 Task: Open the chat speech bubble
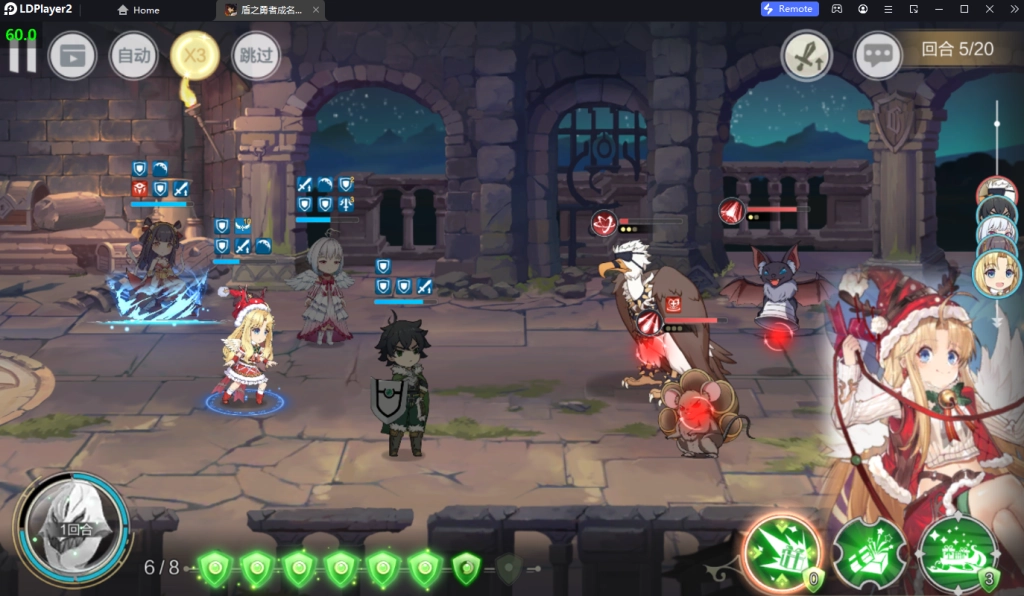click(x=878, y=56)
